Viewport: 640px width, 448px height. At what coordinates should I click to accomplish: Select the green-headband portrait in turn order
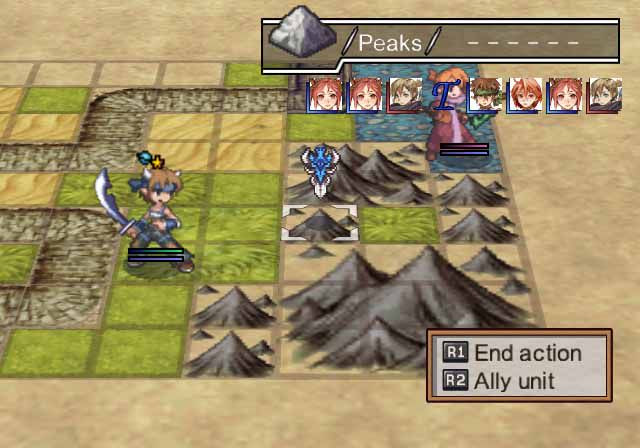pyautogui.click(x=484, y=95)
